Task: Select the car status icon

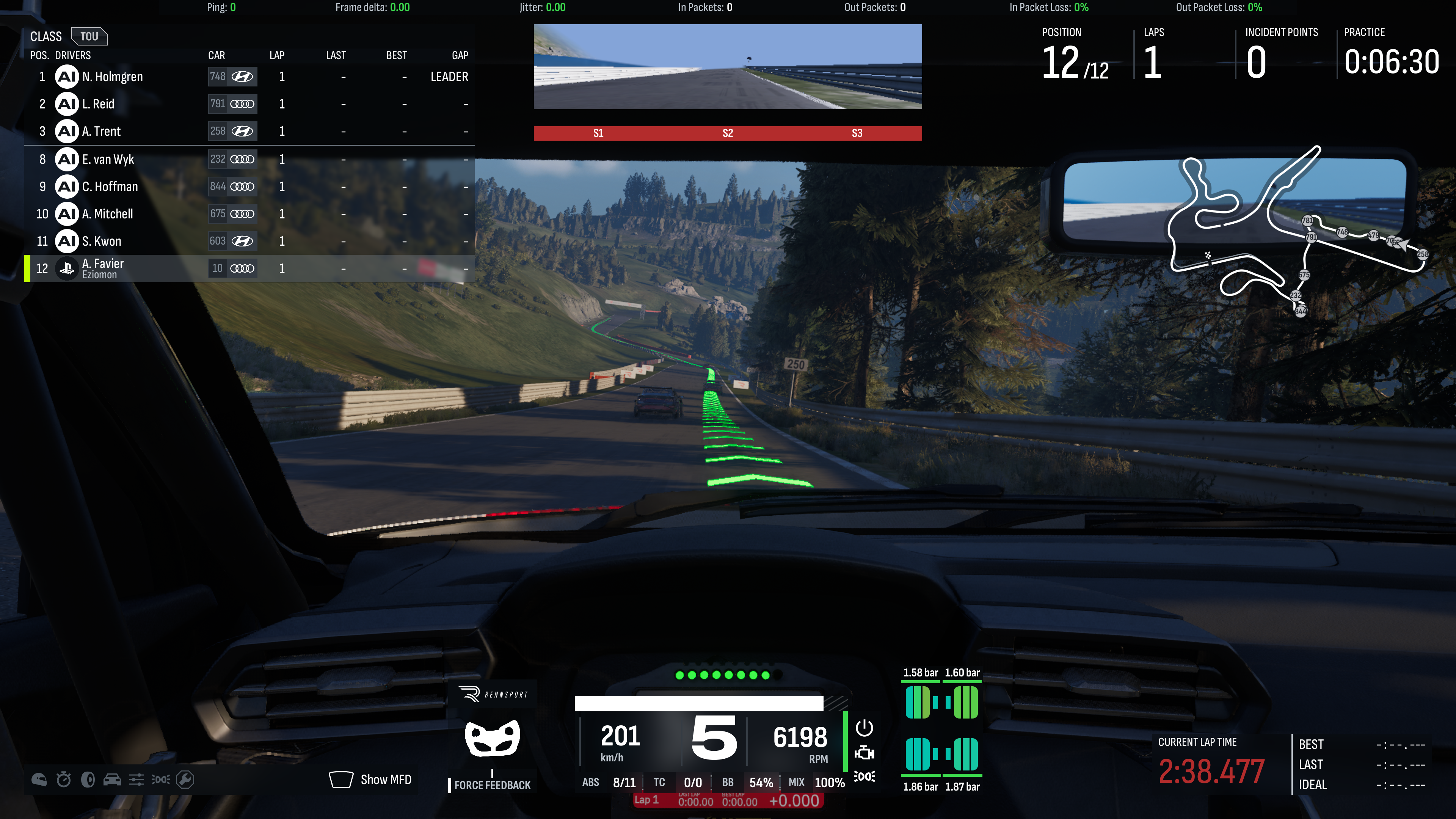Action: [112, 780]
